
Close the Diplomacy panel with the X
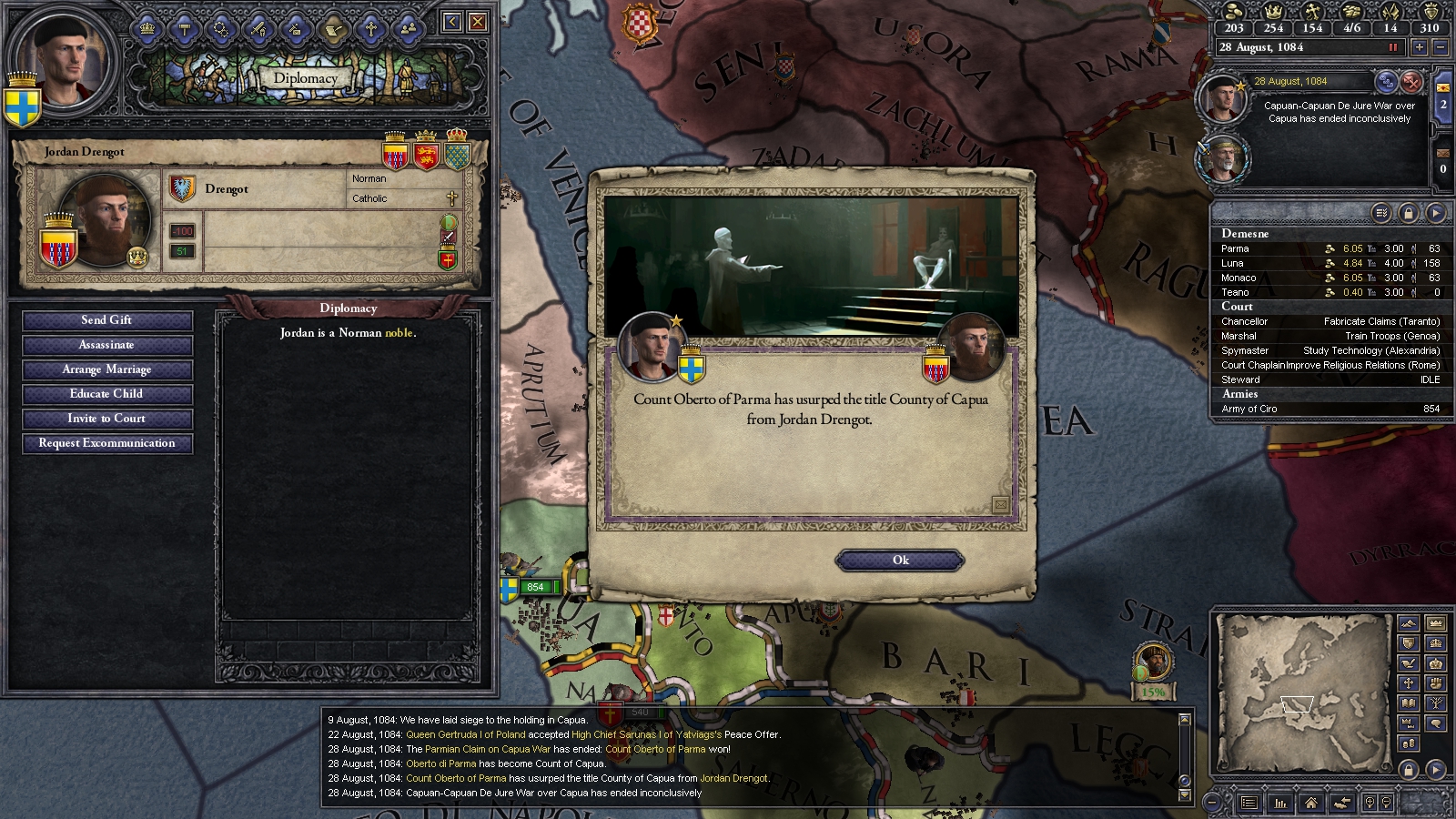pos(477,22)
